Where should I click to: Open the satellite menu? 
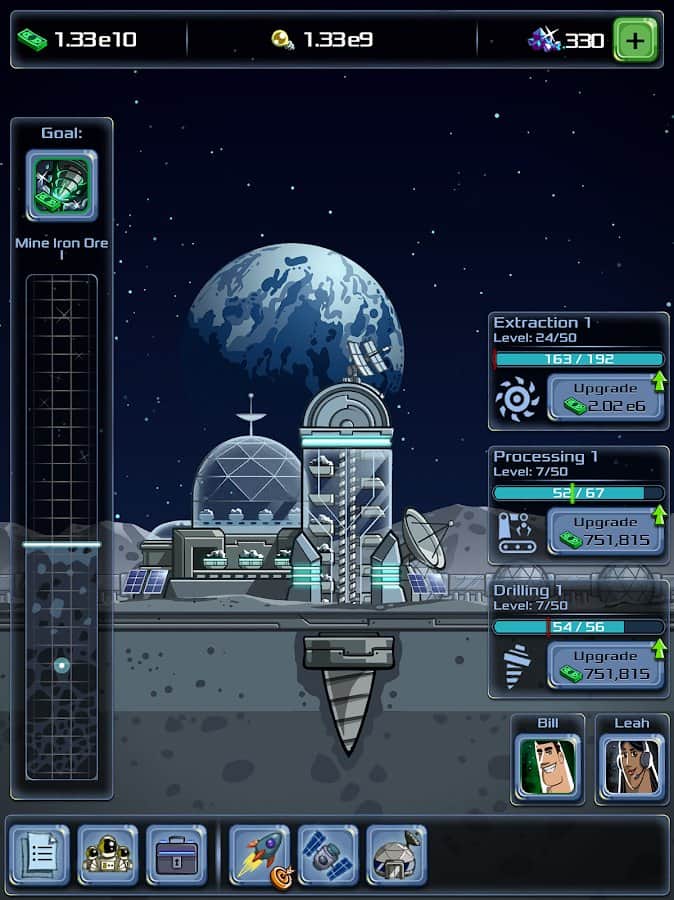pyautogui.click(x=327, y=855)
